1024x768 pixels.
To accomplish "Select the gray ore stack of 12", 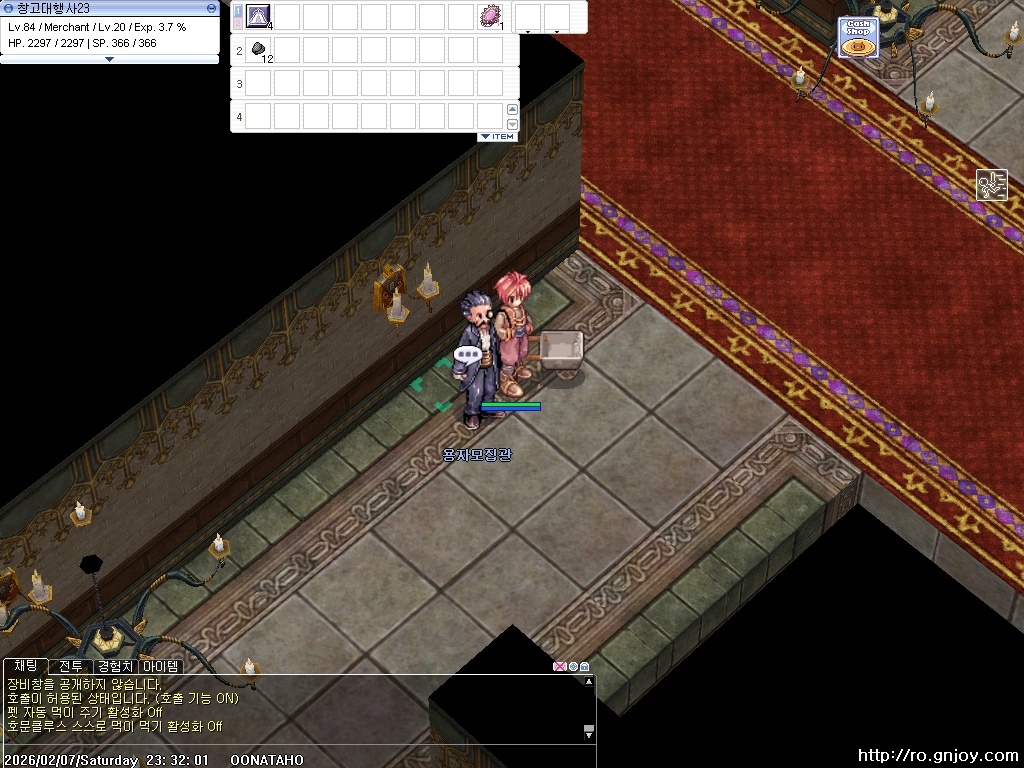I will (259, 49).
